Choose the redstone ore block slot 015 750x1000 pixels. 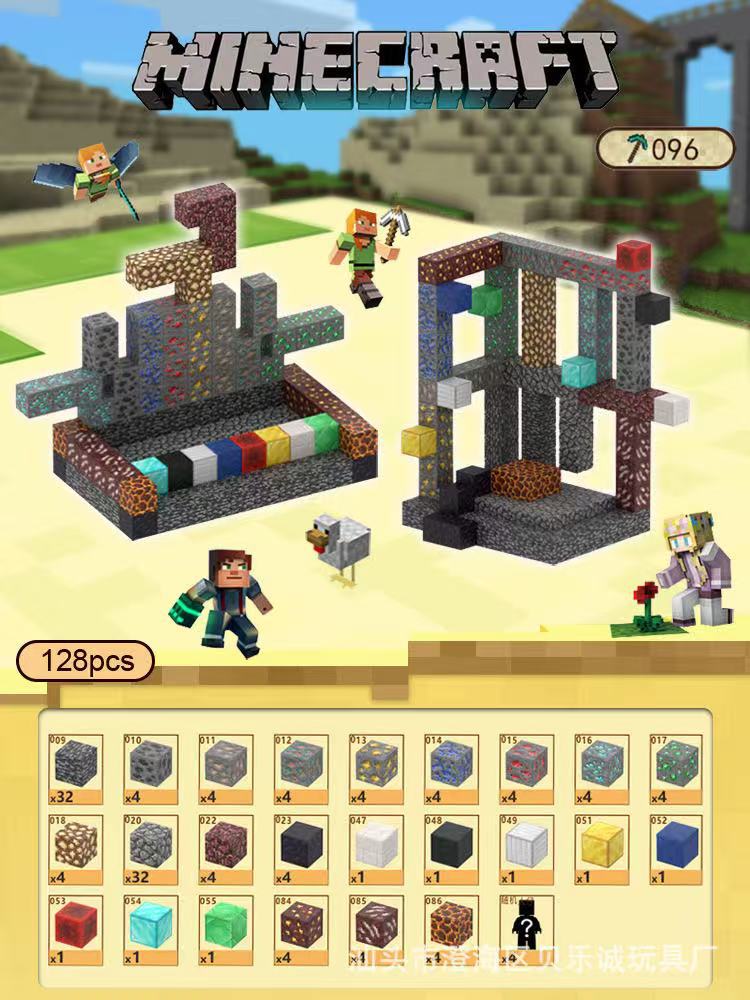coord(526,769)
